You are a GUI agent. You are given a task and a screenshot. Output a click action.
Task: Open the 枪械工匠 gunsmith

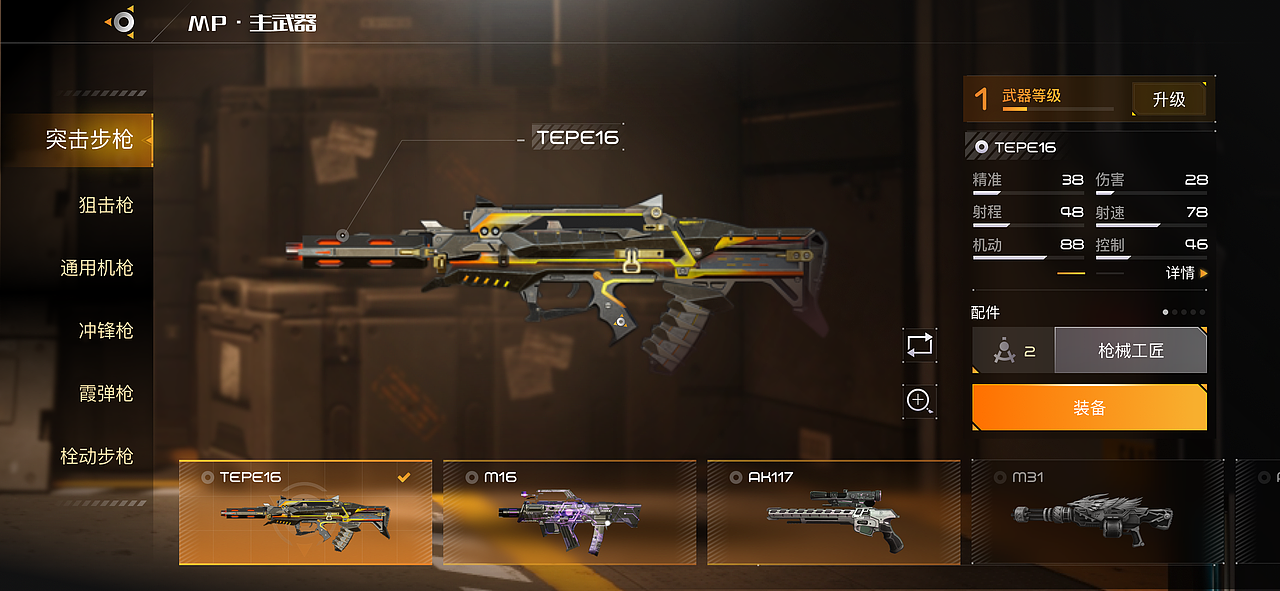(1130, 351)
